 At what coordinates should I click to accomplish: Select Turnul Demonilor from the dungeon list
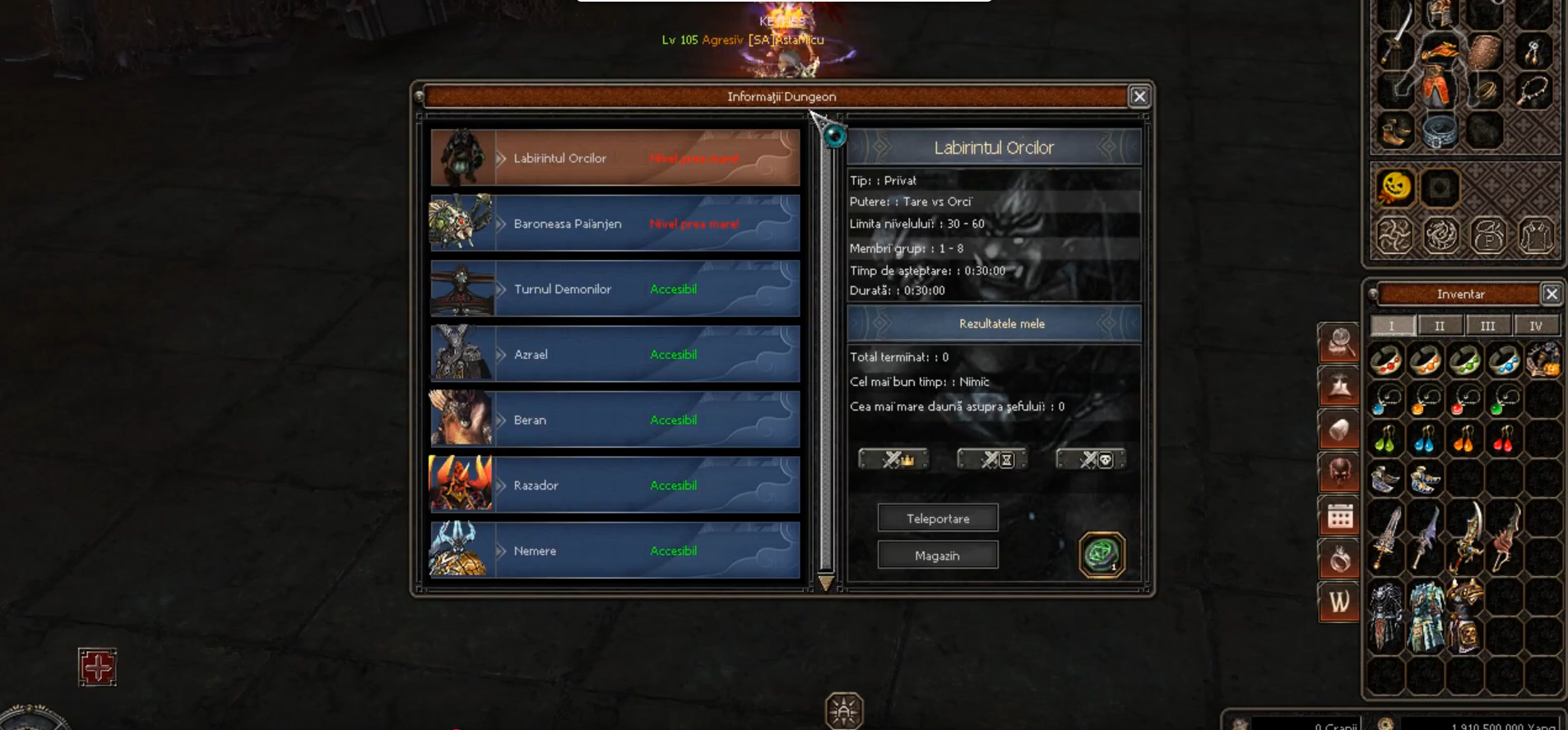[x=615, y=289]
